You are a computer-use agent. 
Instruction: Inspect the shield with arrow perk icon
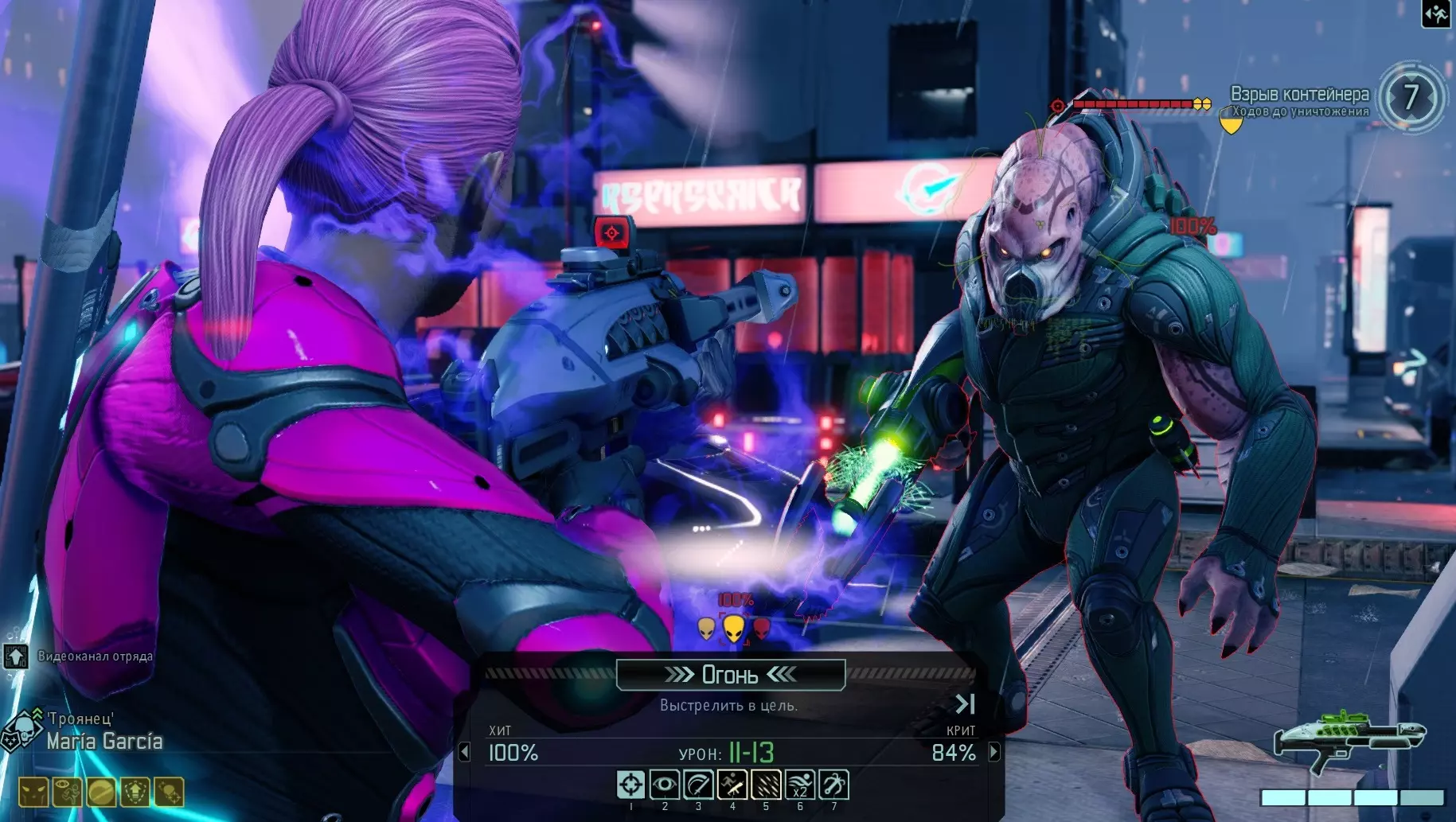[135, 792]
